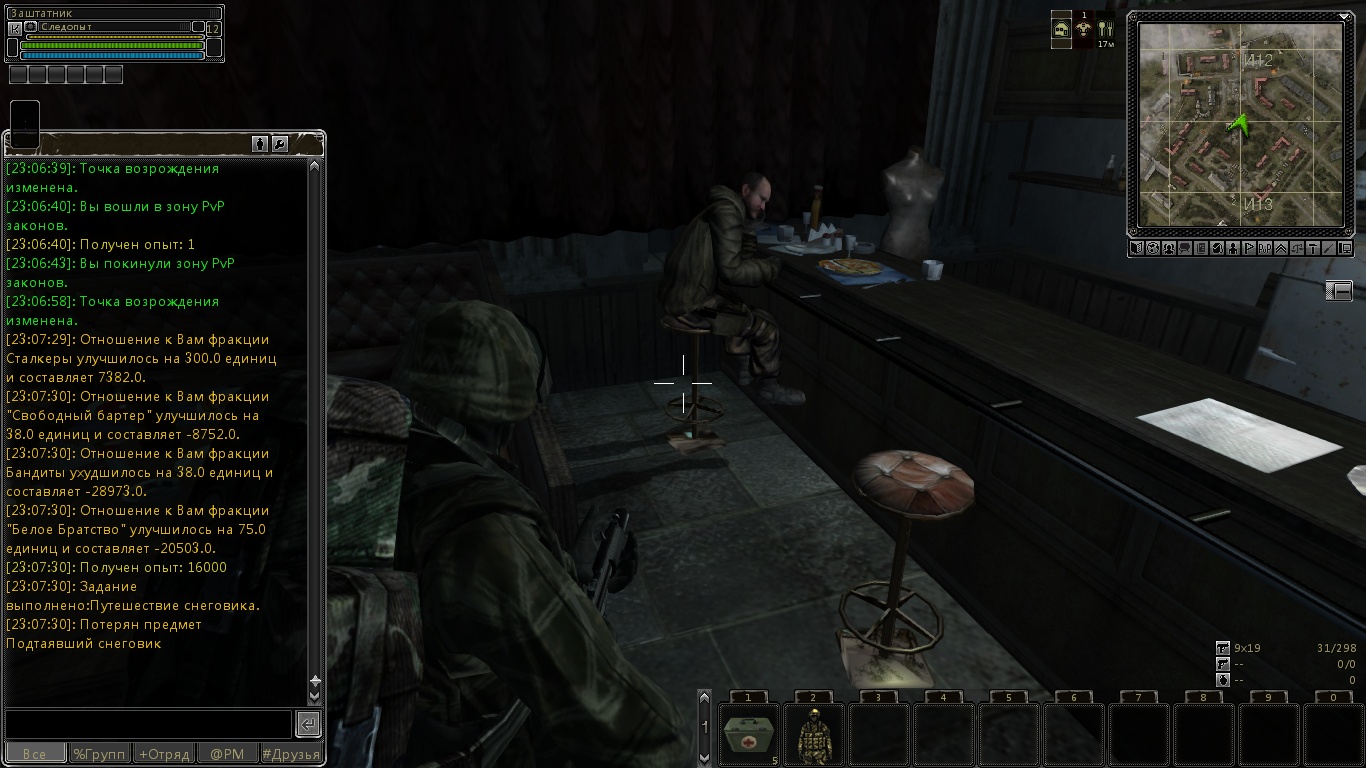The image size is (1366, 768).
Task: Select the medkit in hotbar slot 1
Action: pos(748,734)
